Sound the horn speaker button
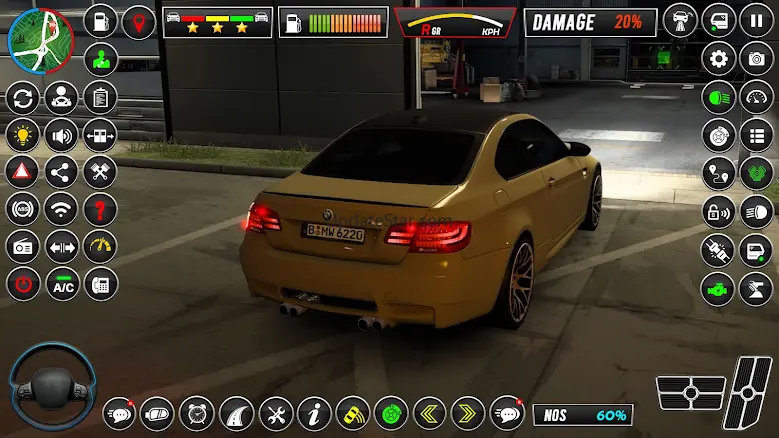This screenshot has width=779, height=438. (x=61, y=135)
